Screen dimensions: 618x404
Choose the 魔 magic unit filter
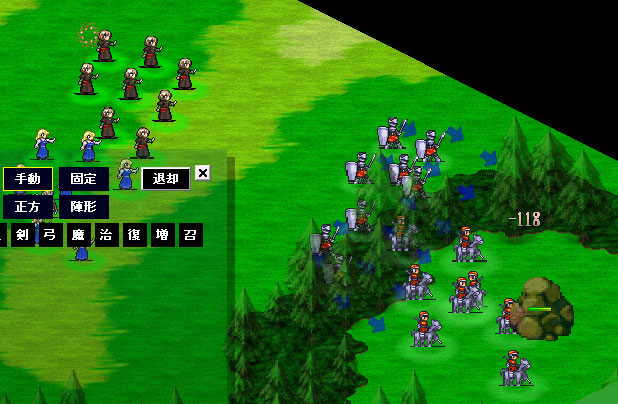point(78,235)
